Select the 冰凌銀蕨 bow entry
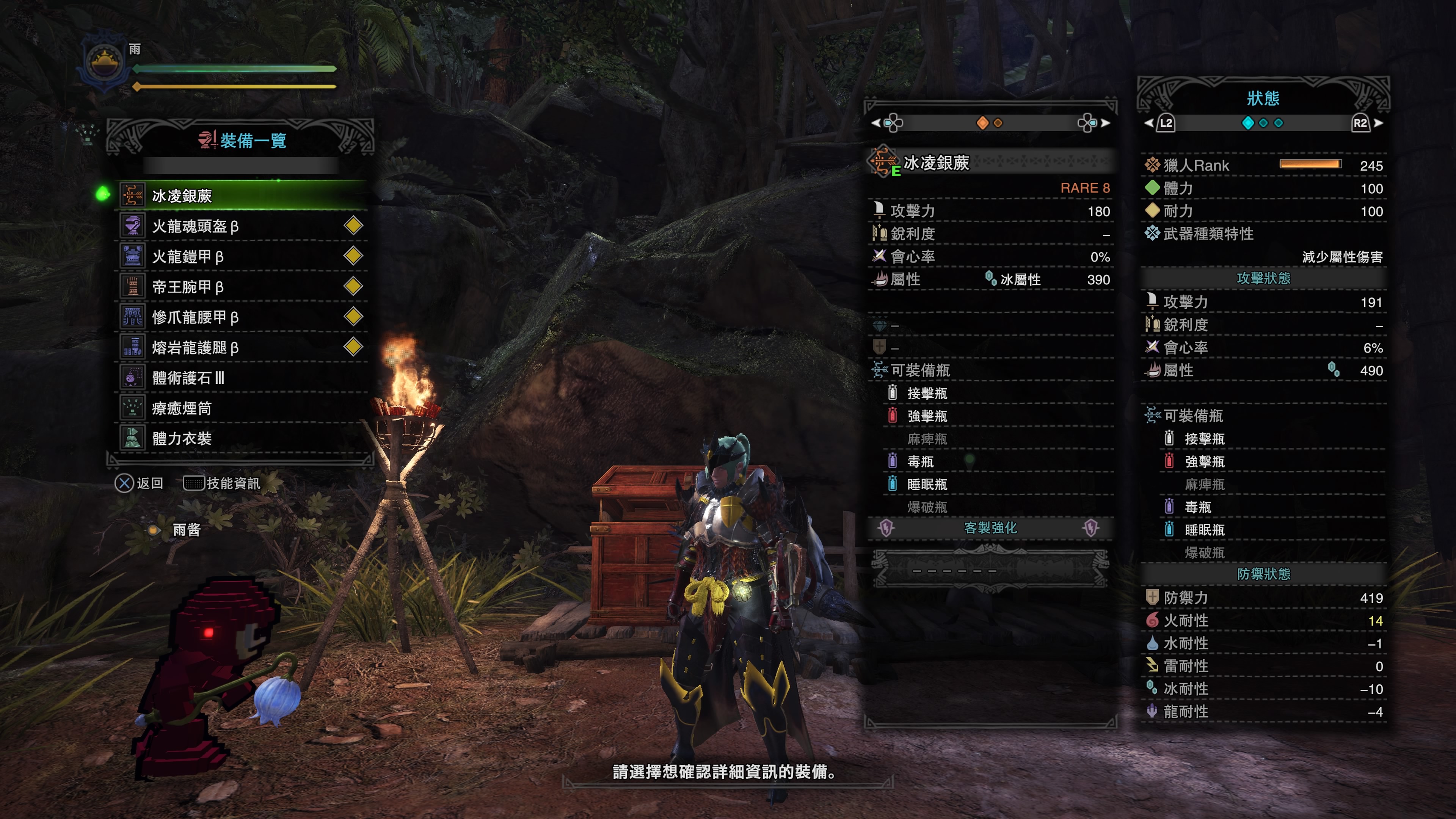 pyautogui.click(x=243, y=196)
